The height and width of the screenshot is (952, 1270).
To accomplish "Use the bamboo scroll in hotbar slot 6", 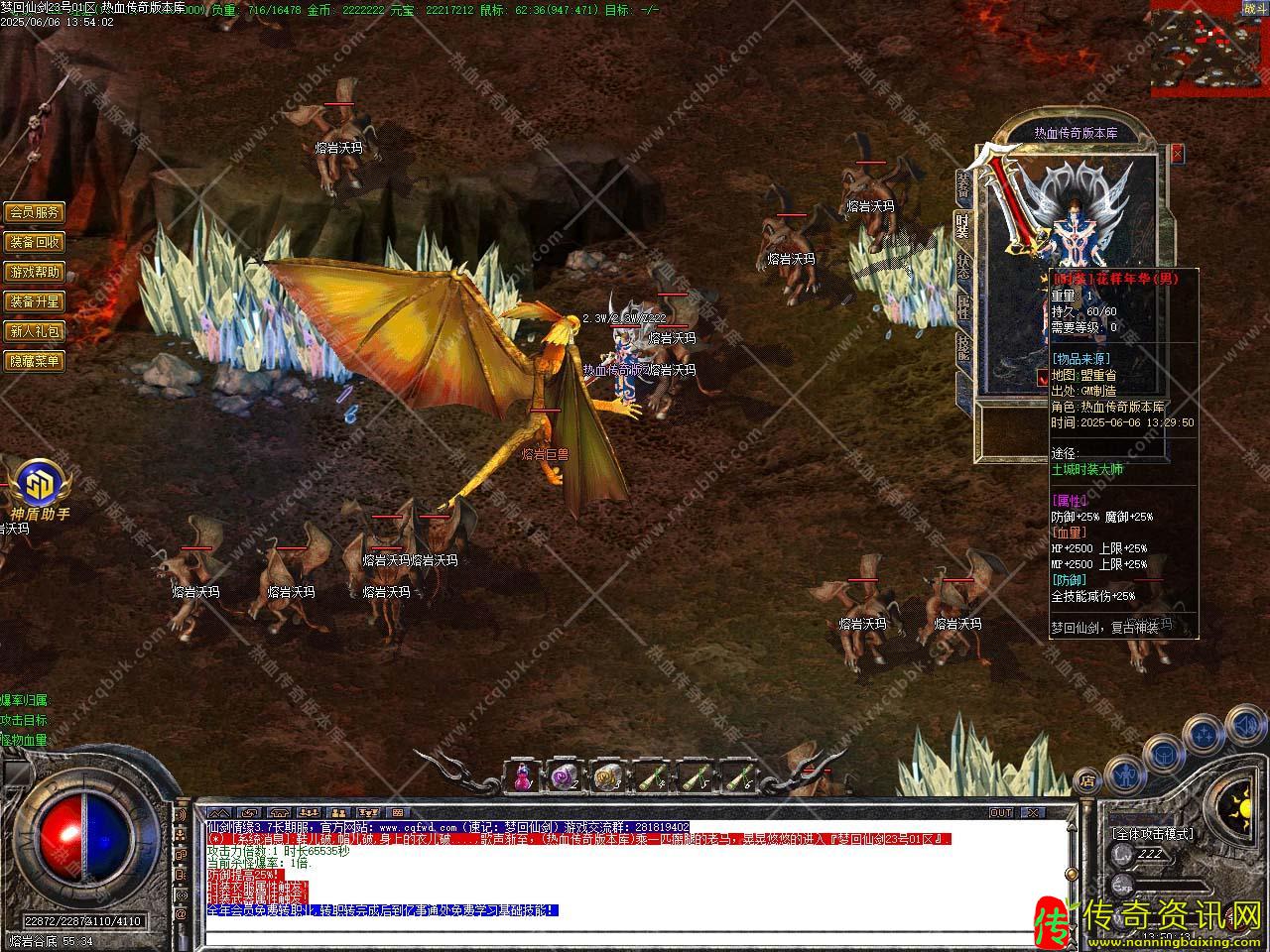I will coord(736,777).
